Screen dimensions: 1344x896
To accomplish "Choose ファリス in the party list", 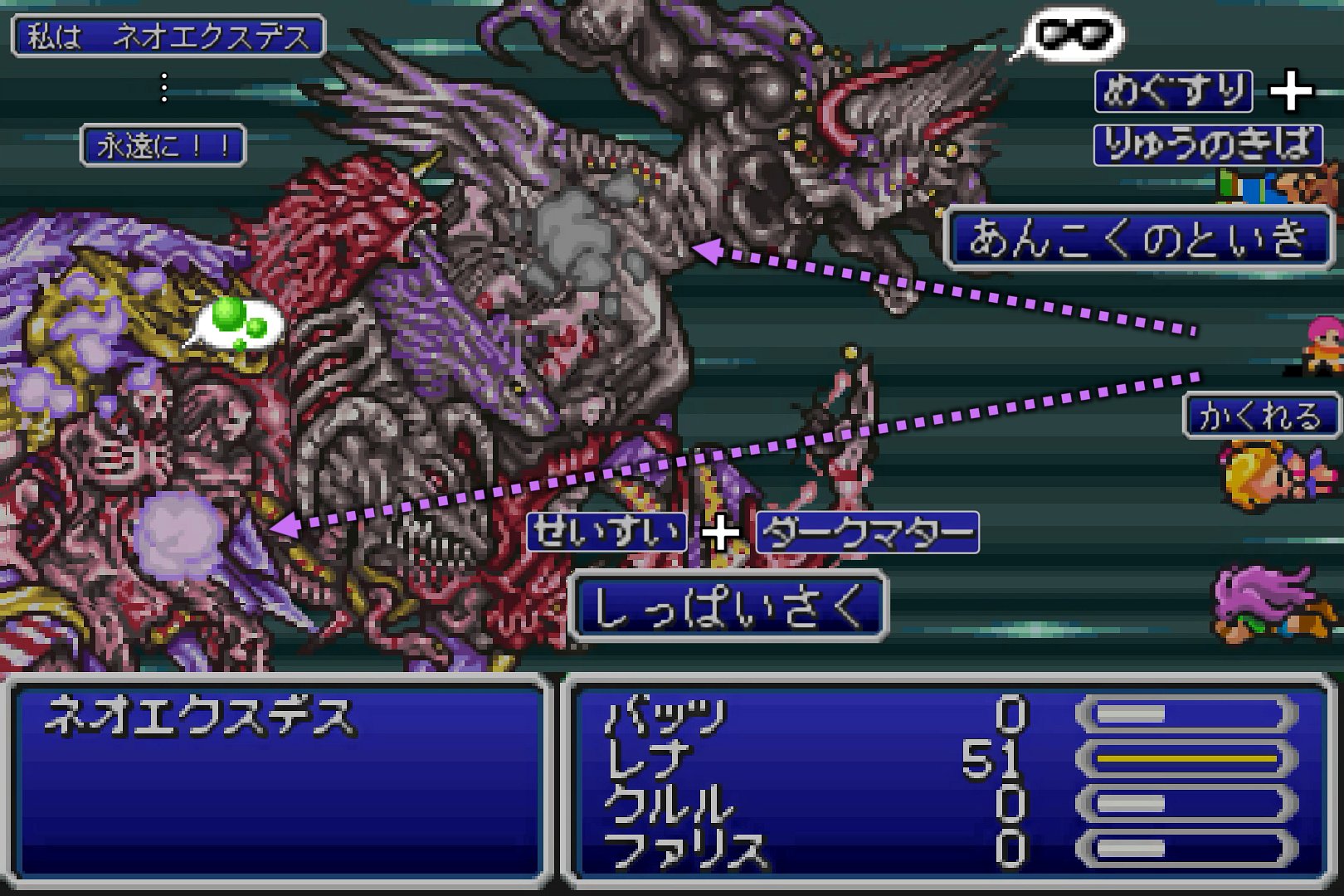I will 685,849.
